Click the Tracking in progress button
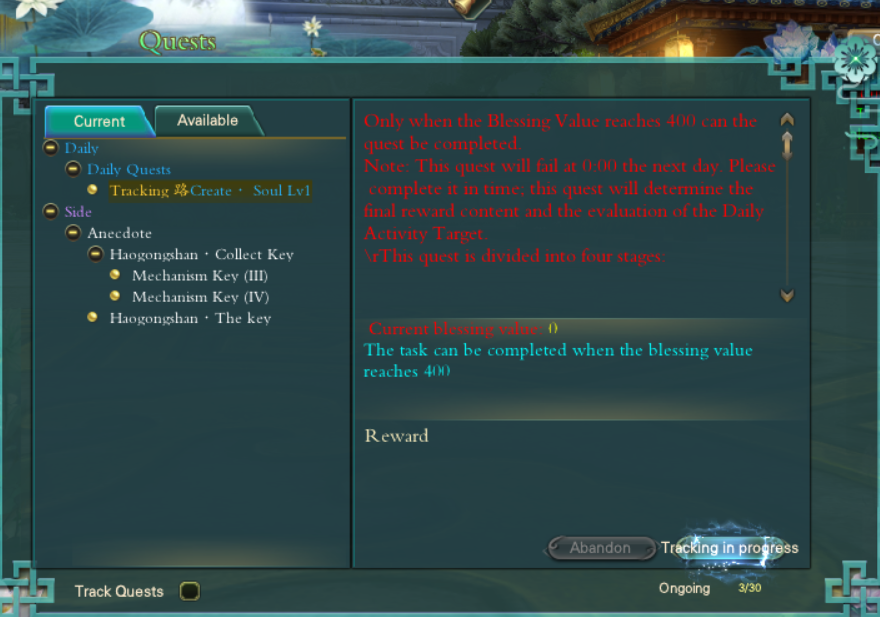Viewport: 880px width, 617px height. [729, 547]
